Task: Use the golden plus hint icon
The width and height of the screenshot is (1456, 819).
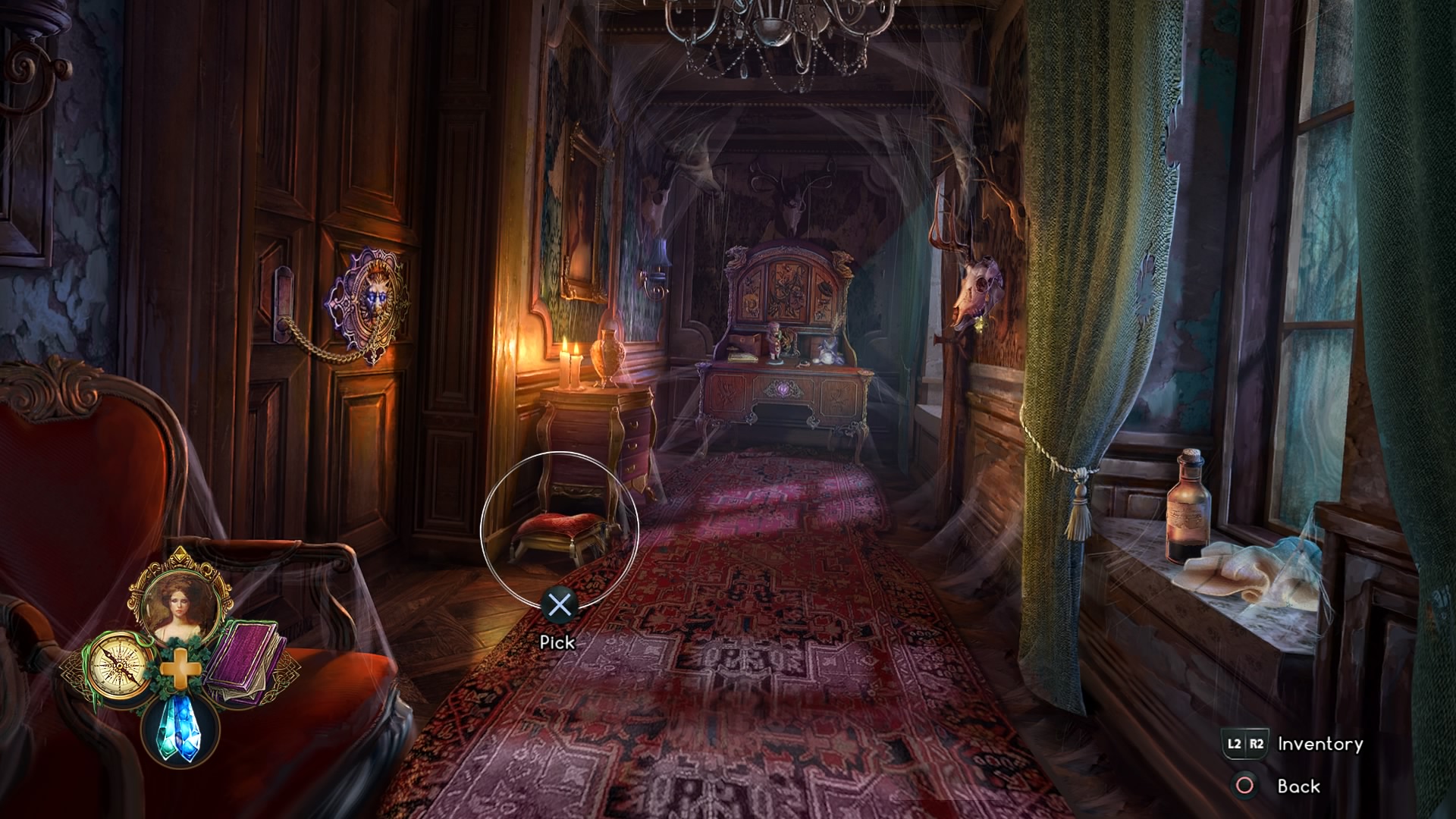Action: click(180, 669)
